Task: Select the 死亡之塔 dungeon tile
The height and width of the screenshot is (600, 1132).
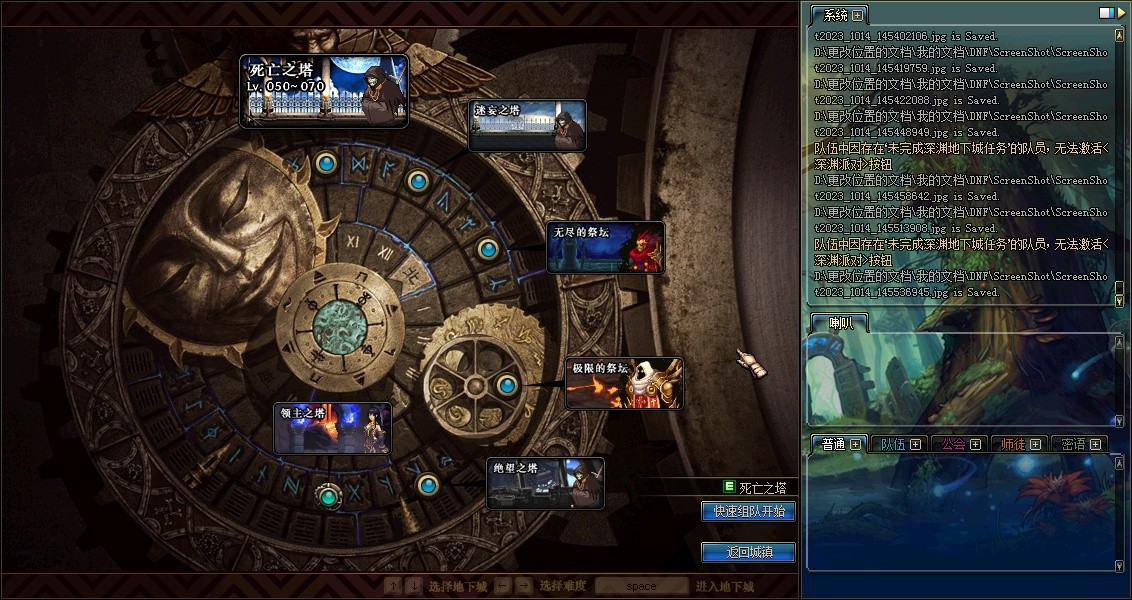Action: (324, 91)
